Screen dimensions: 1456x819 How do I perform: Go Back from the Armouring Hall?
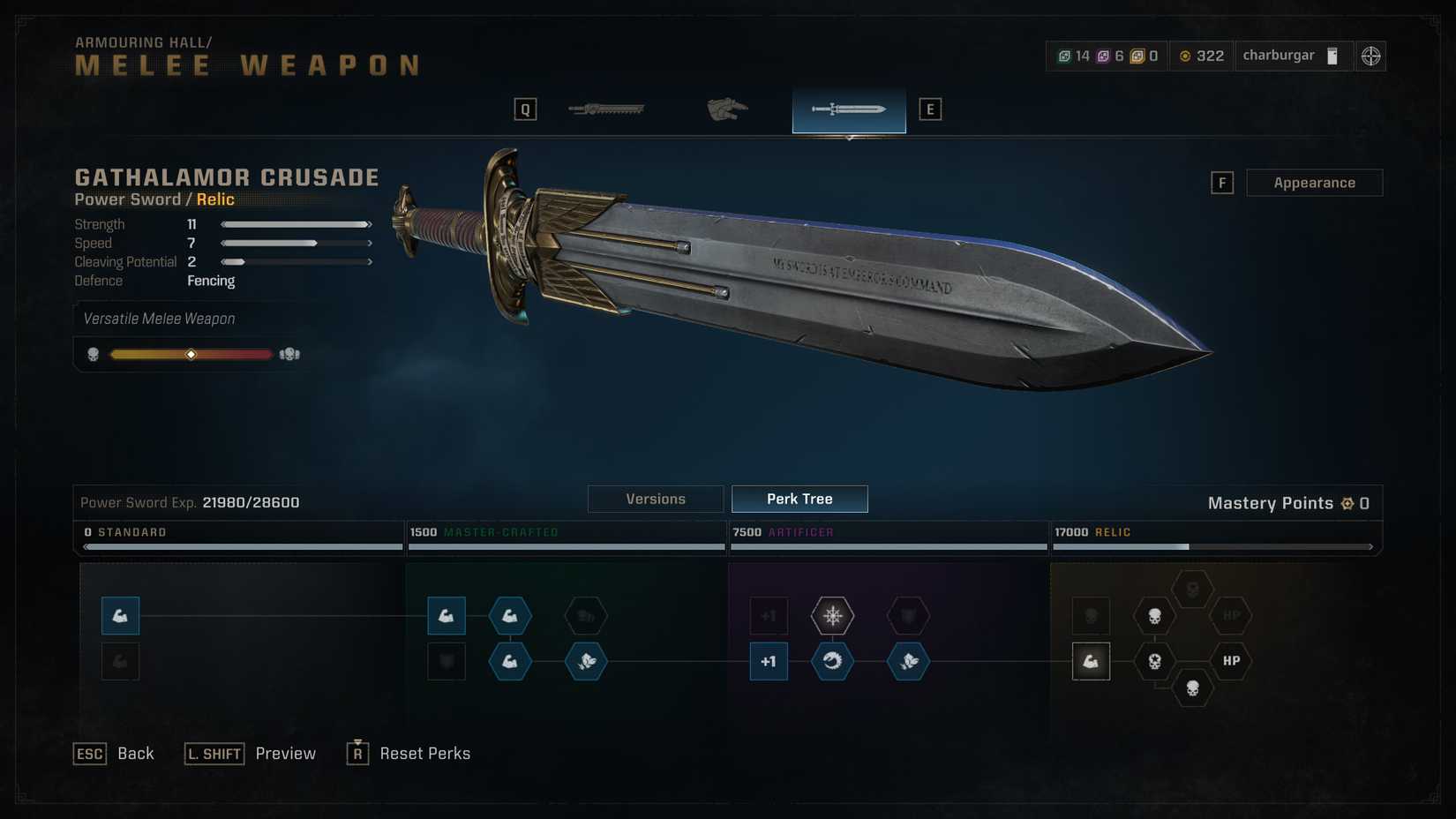point(114,754)
